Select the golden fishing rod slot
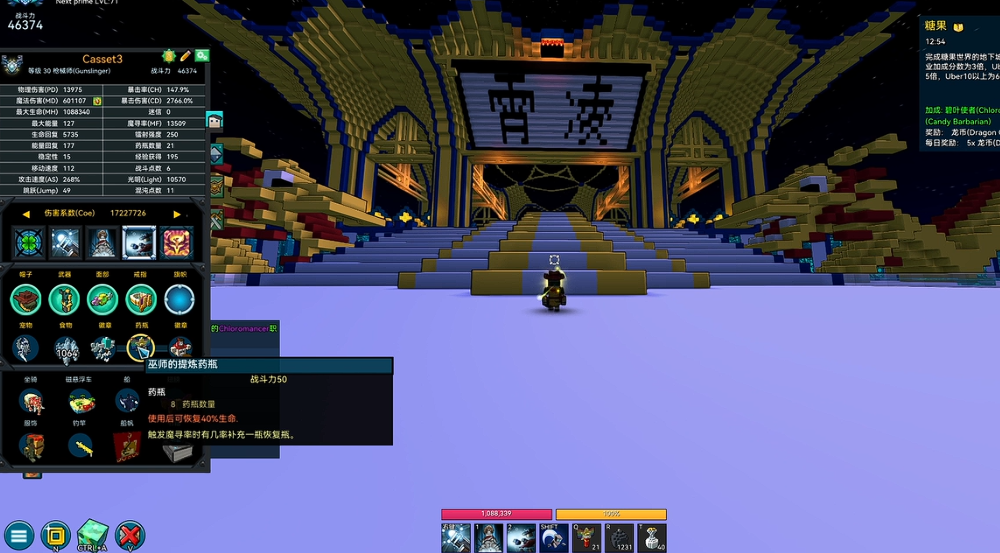The image size is (1000, 553). pos(81,446)
